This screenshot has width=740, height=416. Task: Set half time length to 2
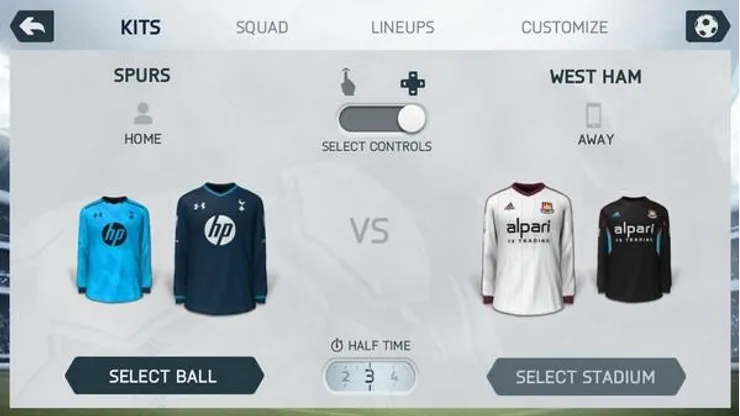point(346,377)
